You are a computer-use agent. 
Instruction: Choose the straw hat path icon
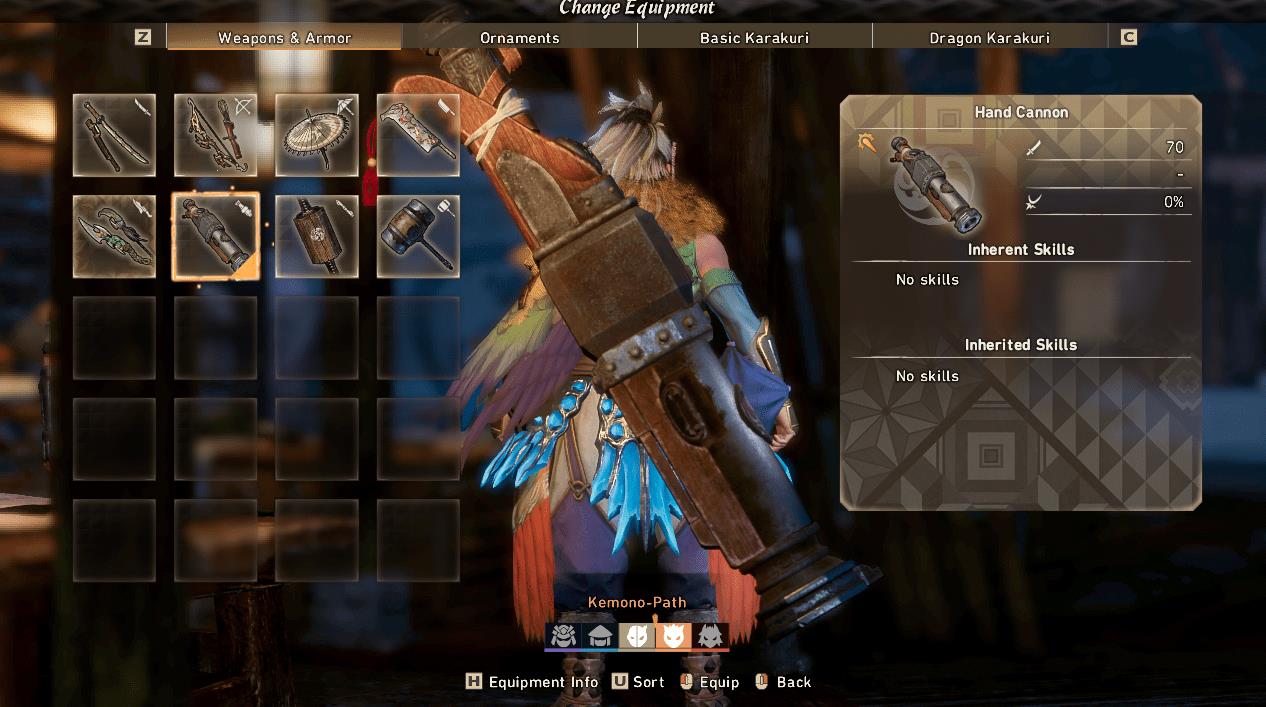[x=600, y=636]
